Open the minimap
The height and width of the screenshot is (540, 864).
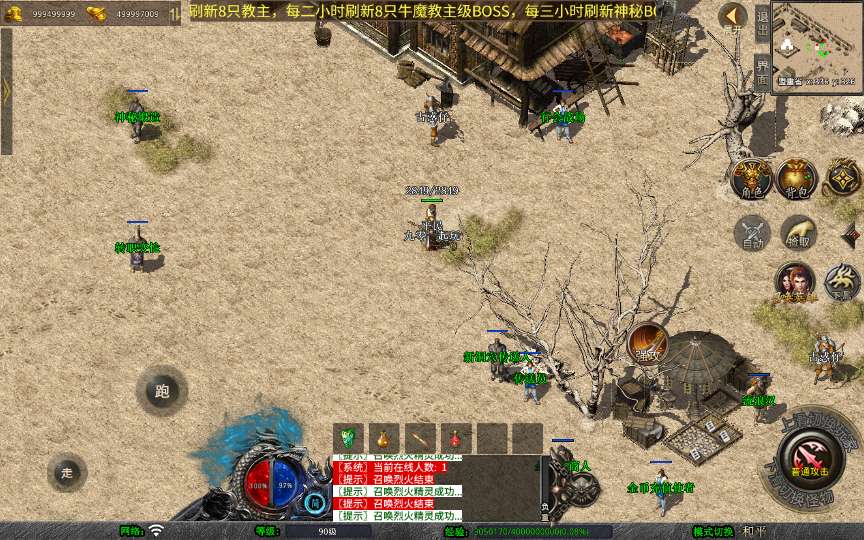coord(817,46)
